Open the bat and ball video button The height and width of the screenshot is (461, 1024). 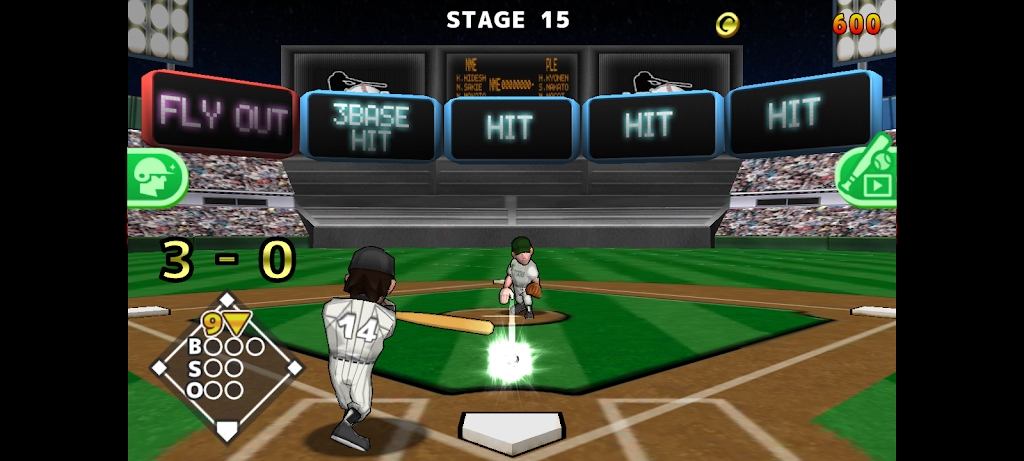pyautogui.click(x=868, y=175)
